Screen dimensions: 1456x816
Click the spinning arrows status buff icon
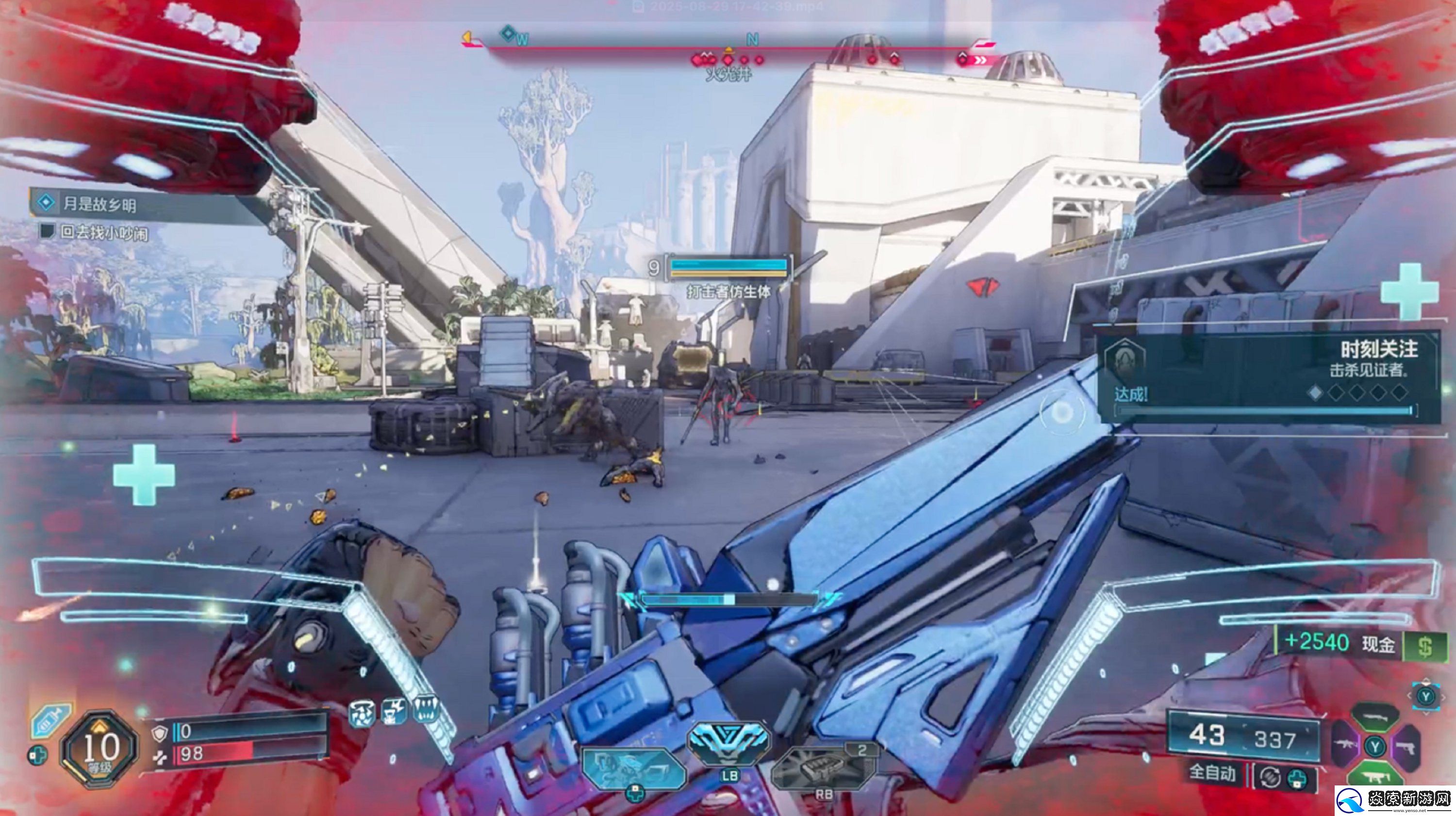click(x=362, y=714)
